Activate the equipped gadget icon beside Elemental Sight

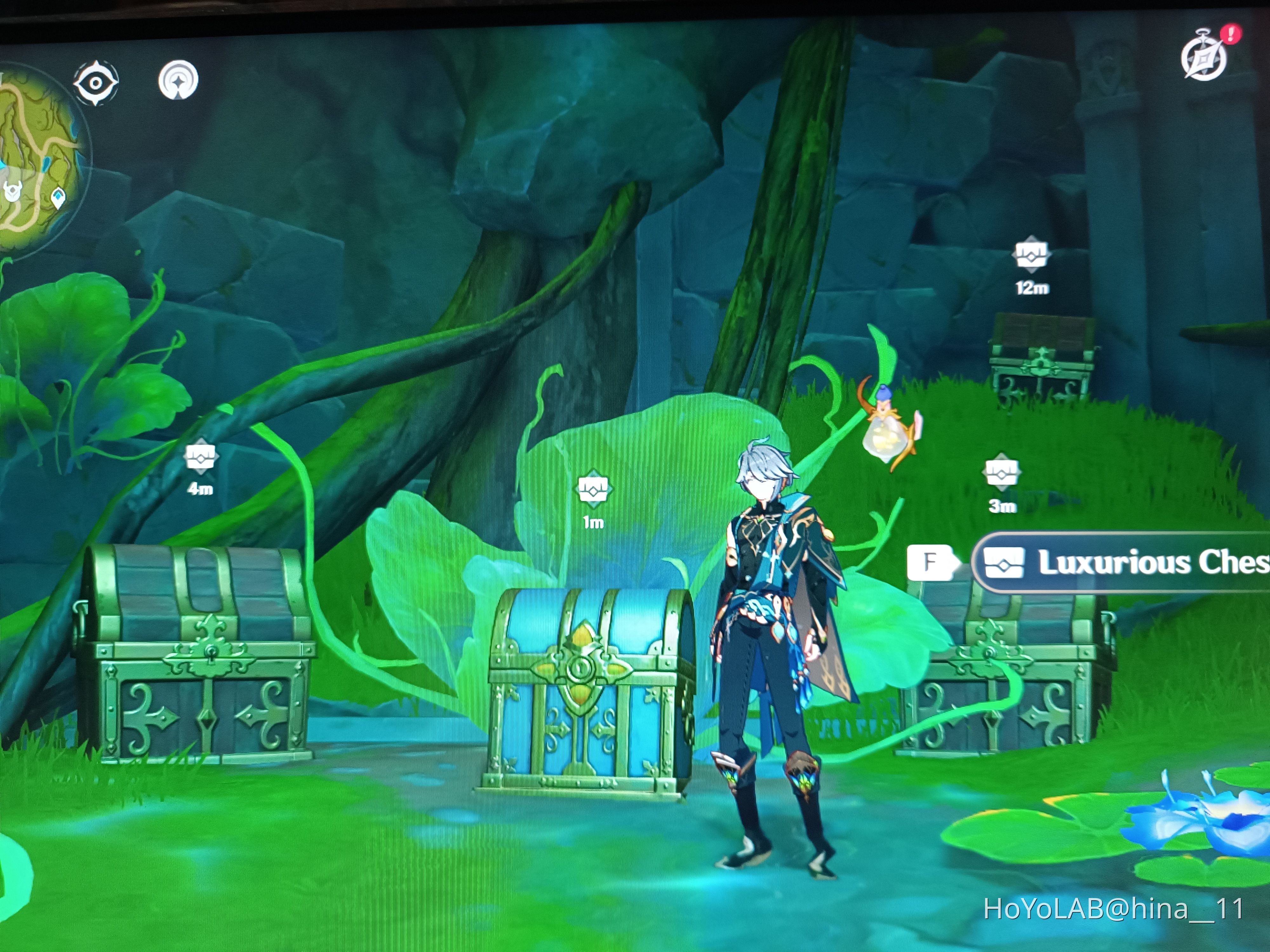coord(178,82)
